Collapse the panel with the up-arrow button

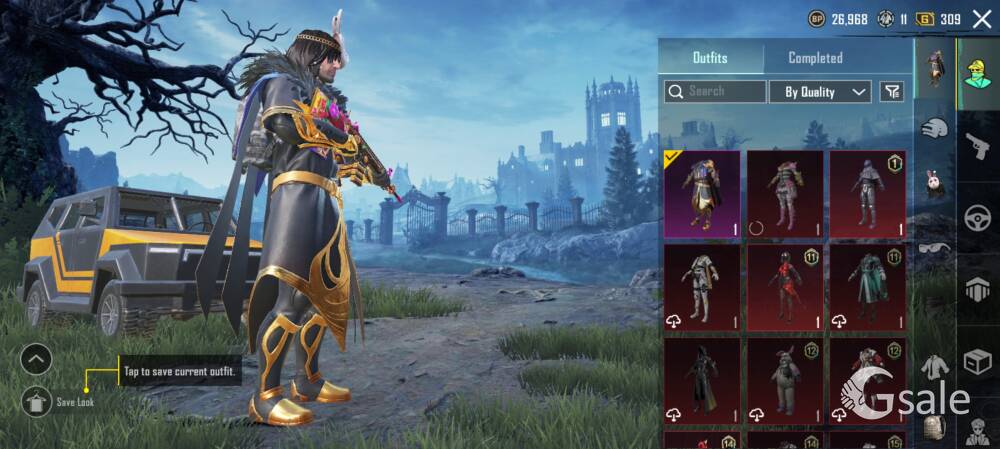click(x=36, y=359)
